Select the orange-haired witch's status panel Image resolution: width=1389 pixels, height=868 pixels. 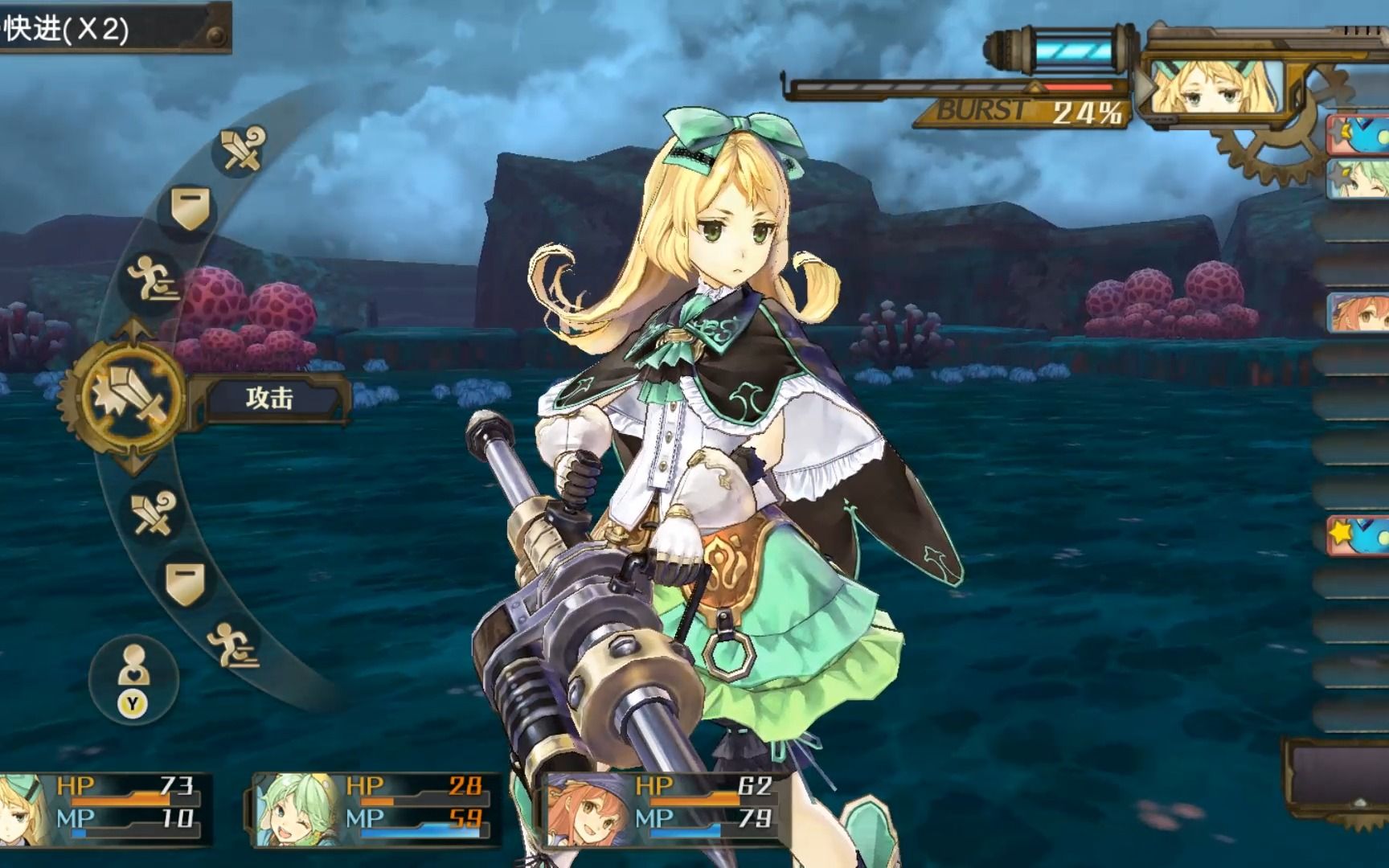tap(661, 809)
